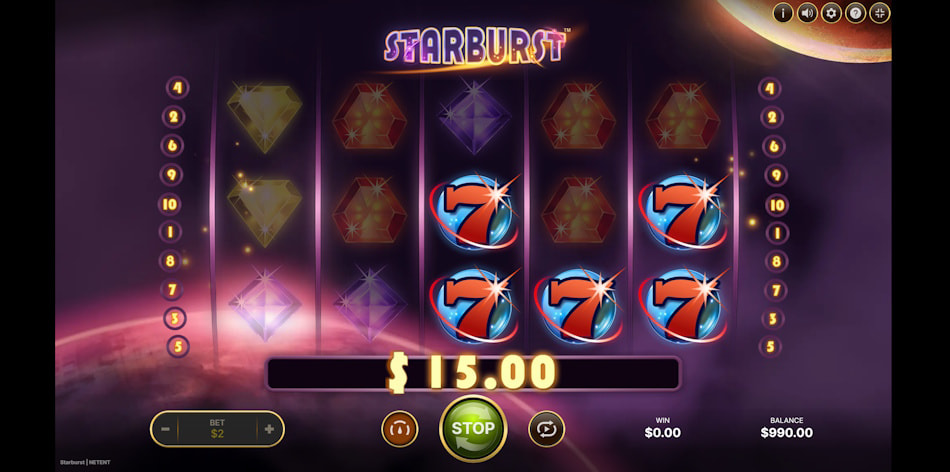Open the gear settings menu
This screenshot has width=950, height=472.
point(831,13)
